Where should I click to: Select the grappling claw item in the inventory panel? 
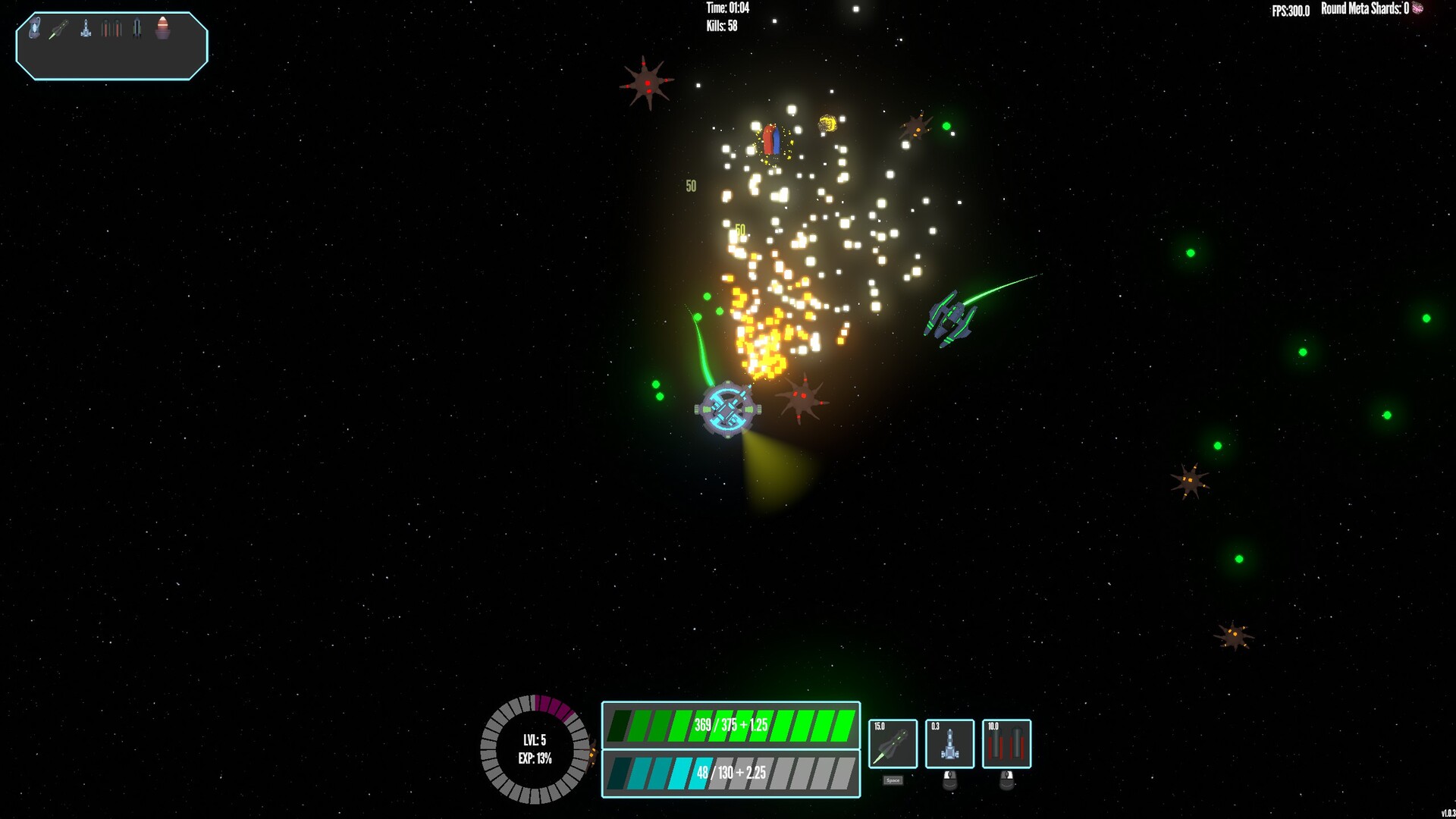(34, 27)
